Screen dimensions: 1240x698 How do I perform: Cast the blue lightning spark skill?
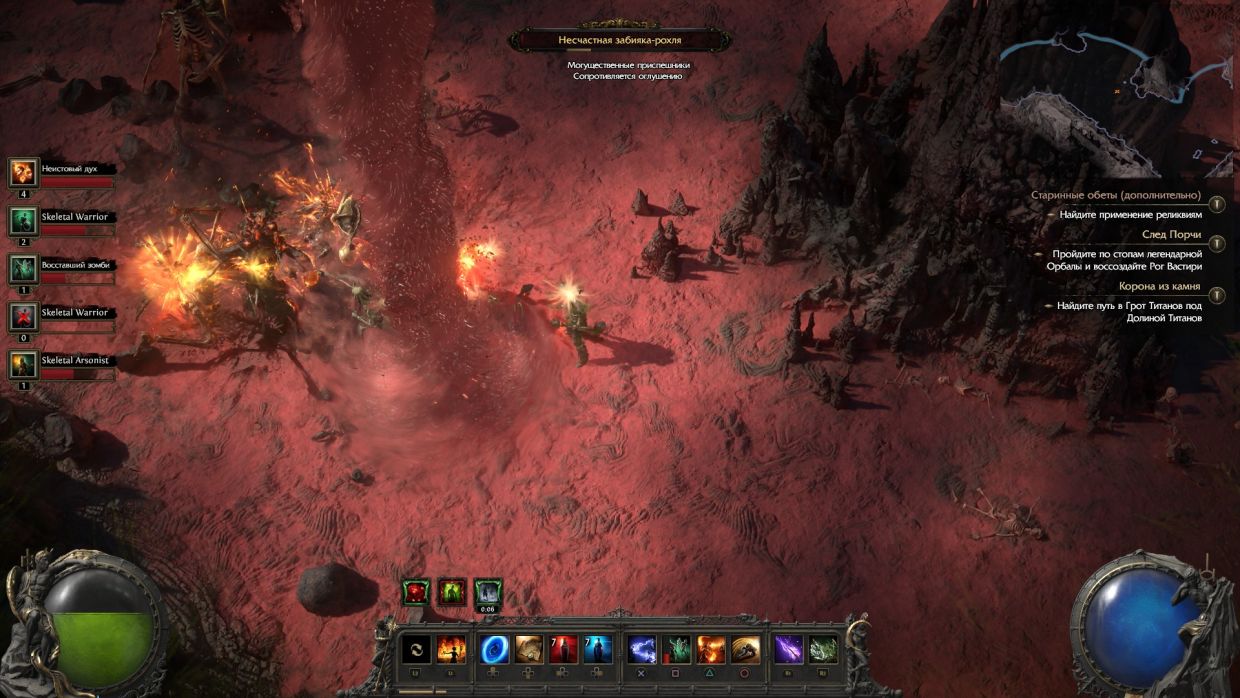click(642, 650)
